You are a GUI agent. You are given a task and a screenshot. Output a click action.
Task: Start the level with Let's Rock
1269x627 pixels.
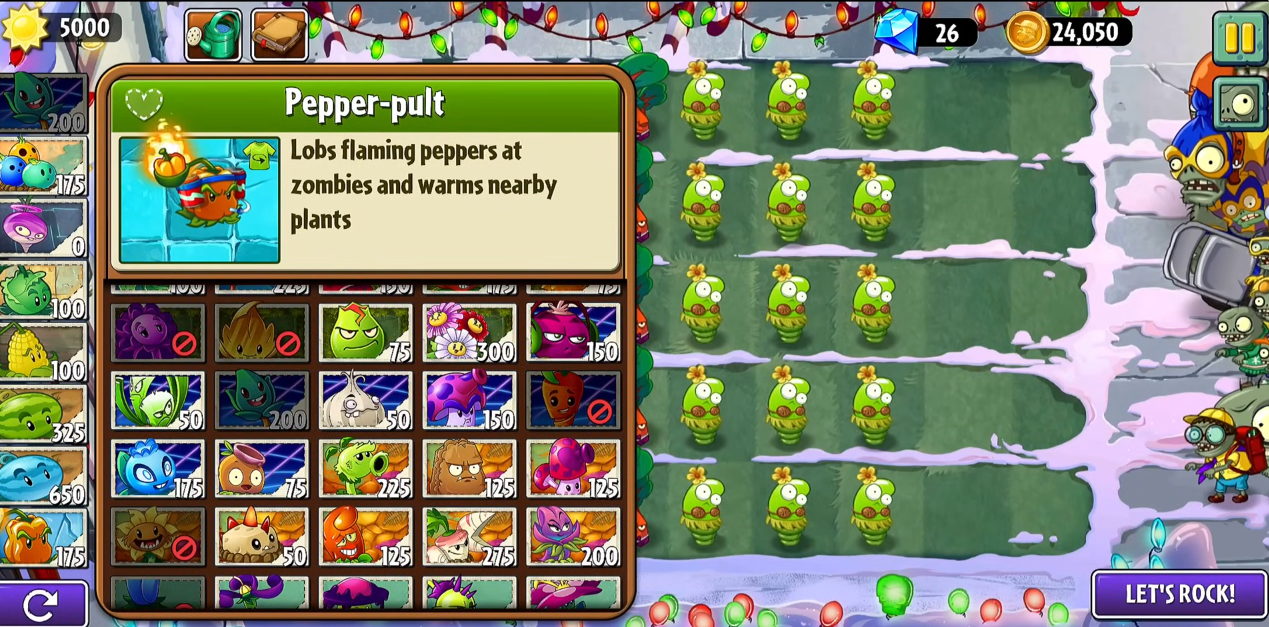tap(1179, 594)
